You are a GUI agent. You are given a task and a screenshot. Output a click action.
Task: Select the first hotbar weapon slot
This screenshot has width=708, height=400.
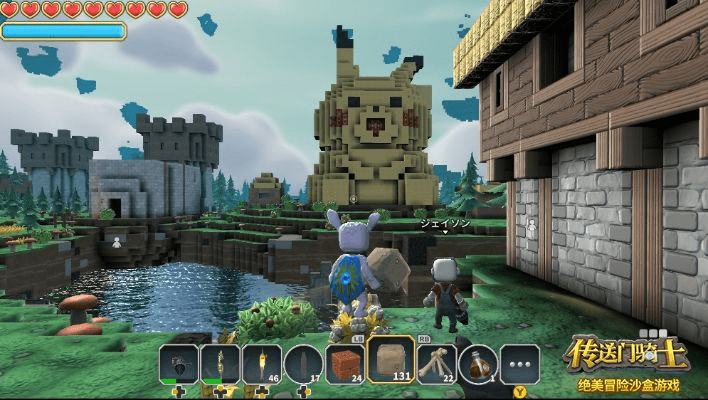(x=178, y=364)
